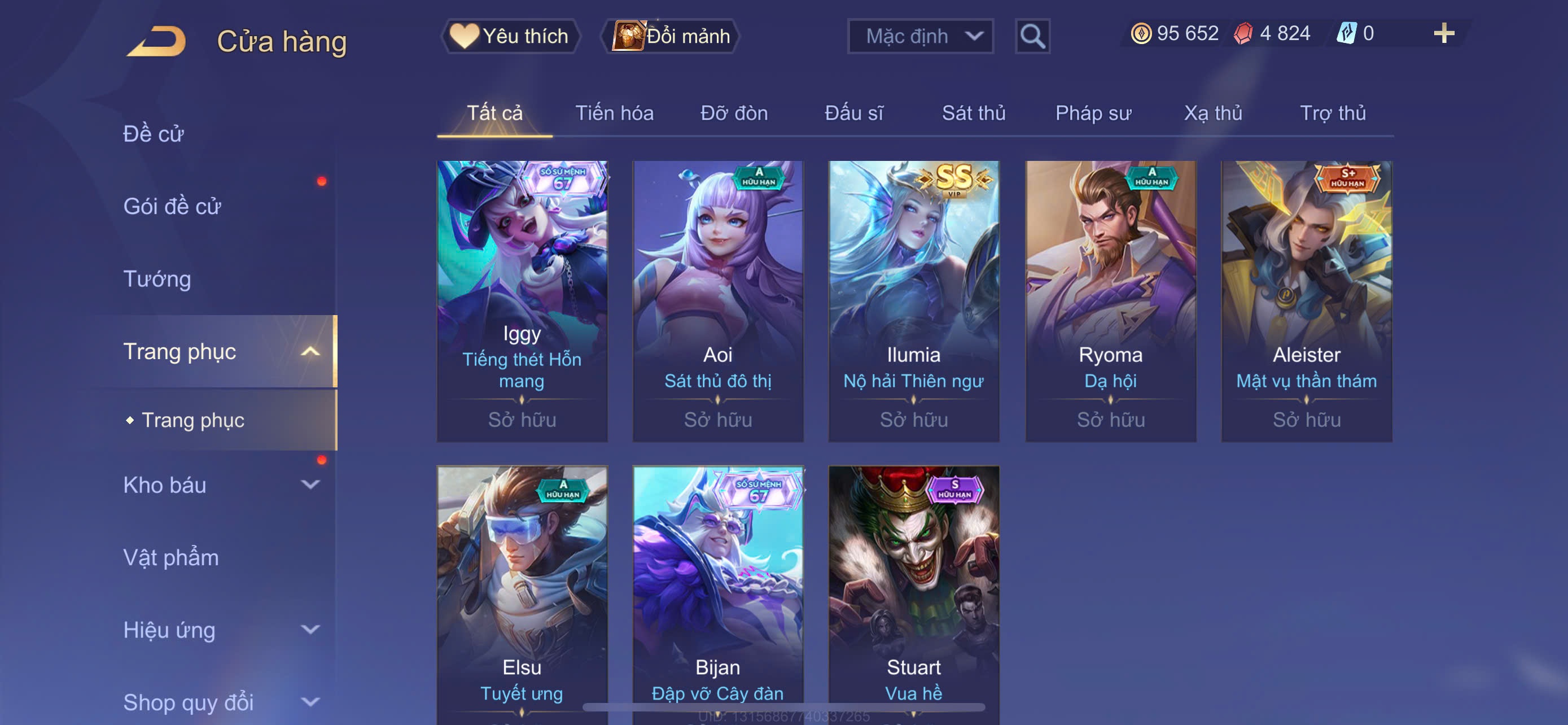Open the Đề cử menu entry
The height and width of the screenshot is (725, 1568).
[154, 134]
